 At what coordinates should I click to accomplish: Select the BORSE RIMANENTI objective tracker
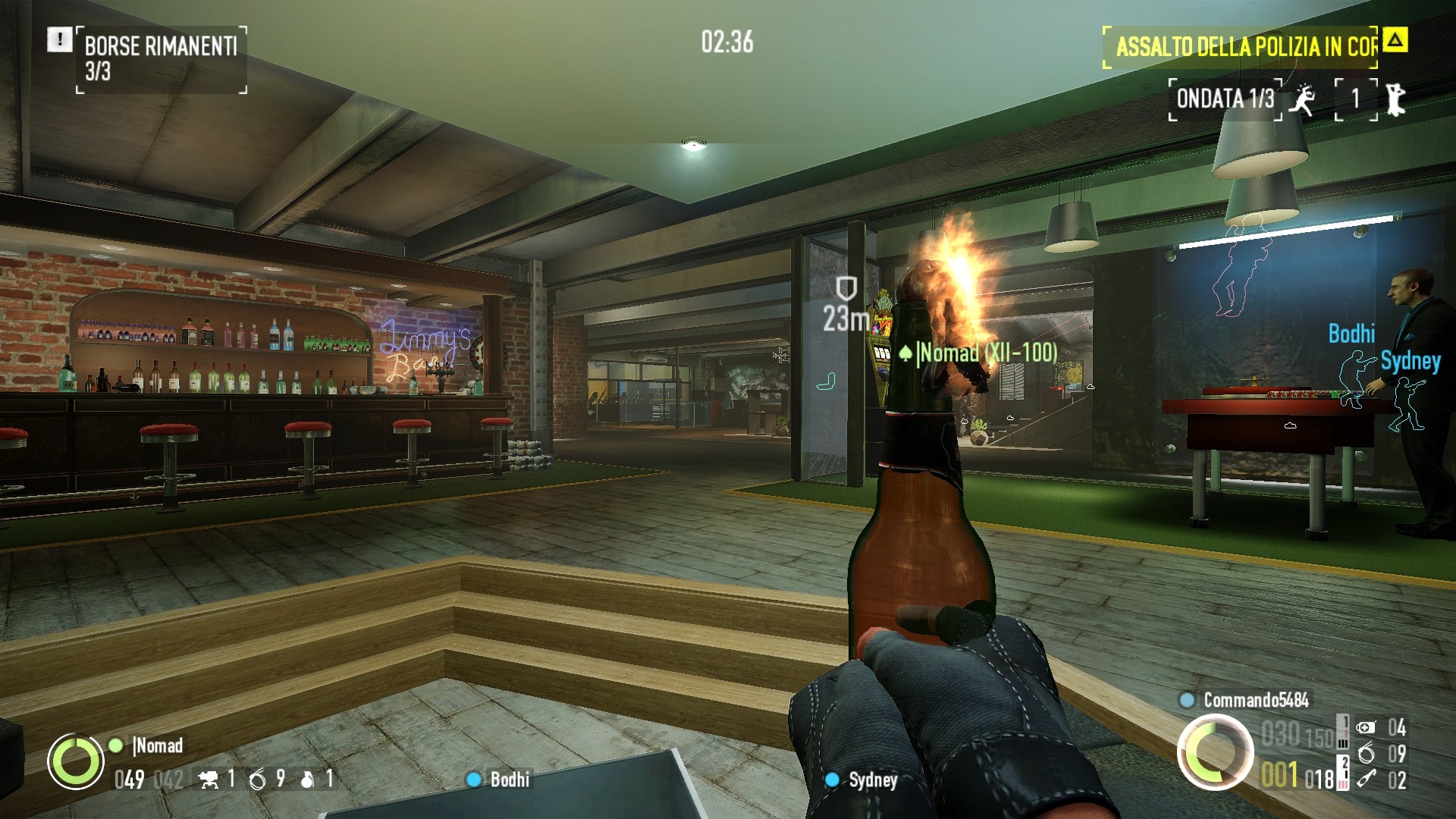161,59
